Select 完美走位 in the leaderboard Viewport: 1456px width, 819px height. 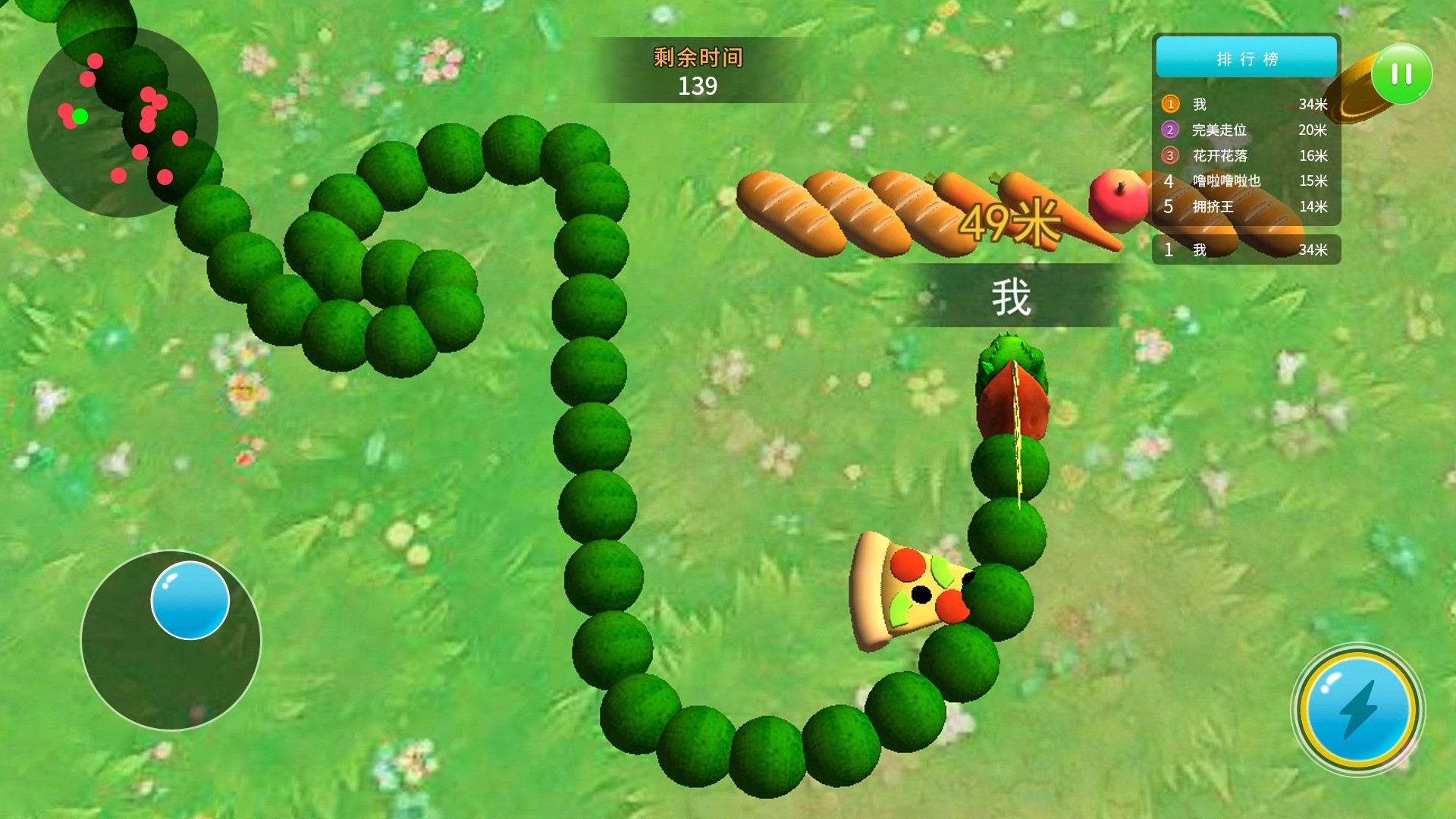tap(1244, 130)
